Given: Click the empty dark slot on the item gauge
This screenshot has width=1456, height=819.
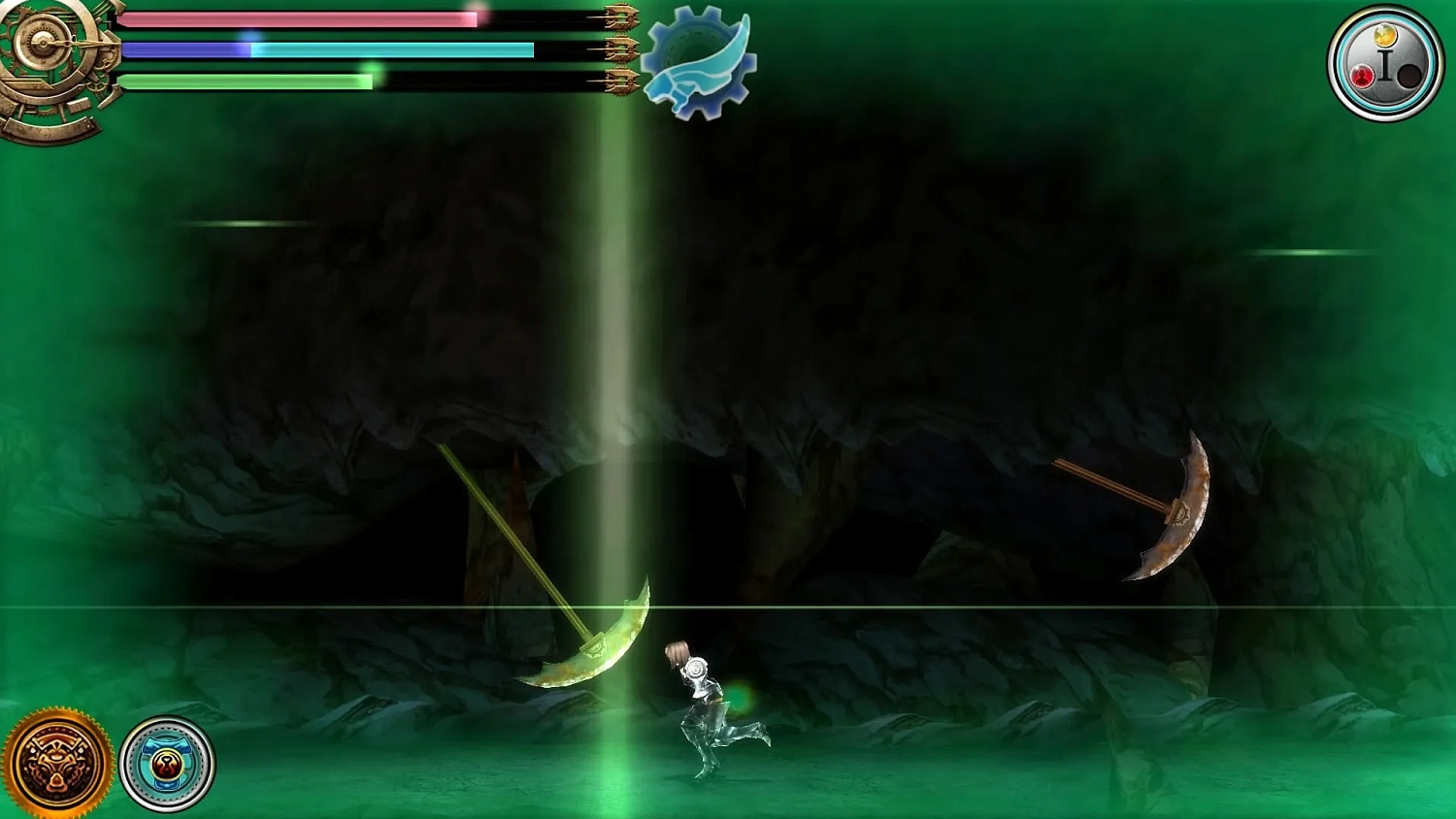Looking at the screenshot, I should (x=1409, y=77).
